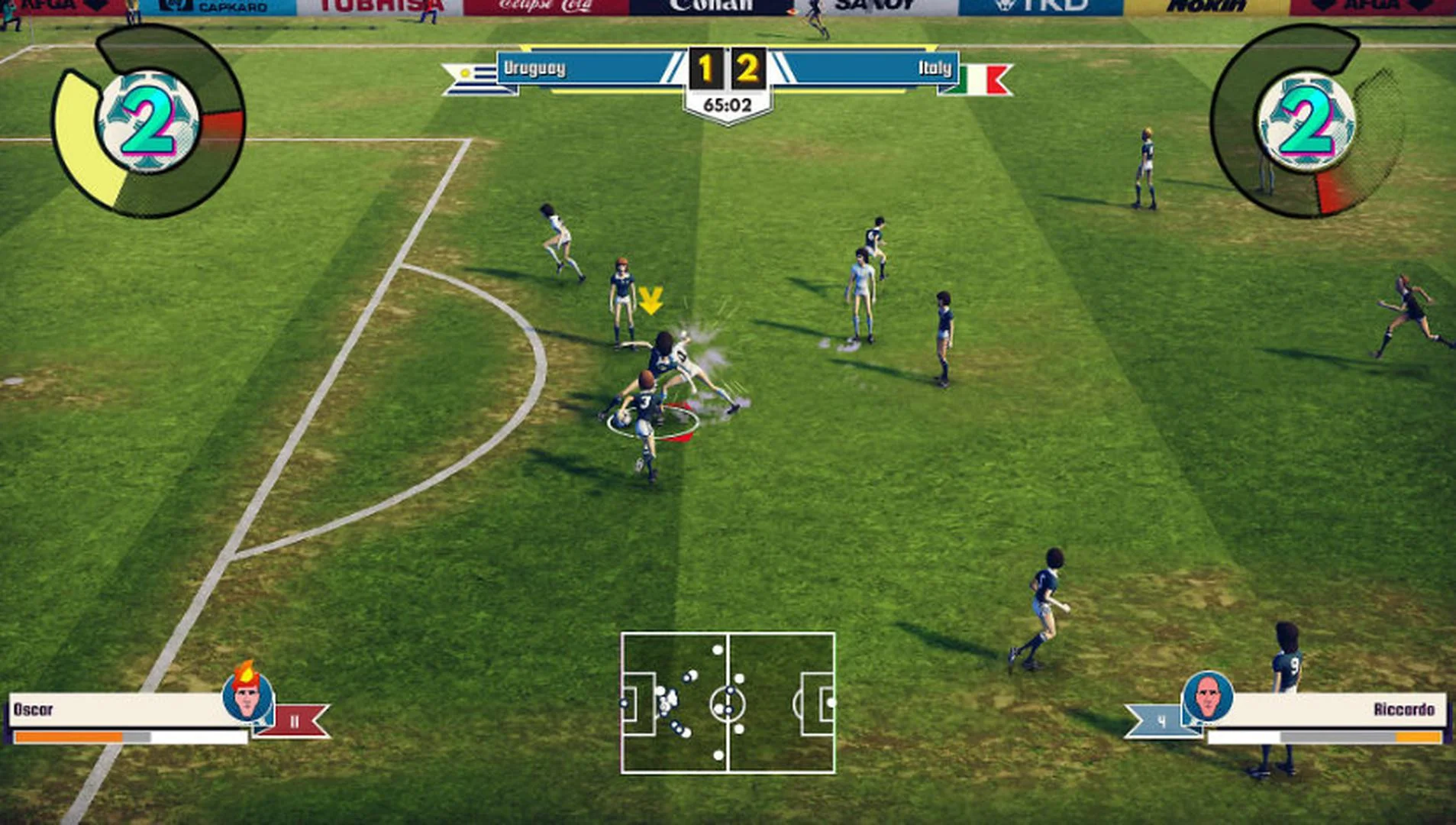Click the flame icon above Oscar's portrait

(246, 672)
